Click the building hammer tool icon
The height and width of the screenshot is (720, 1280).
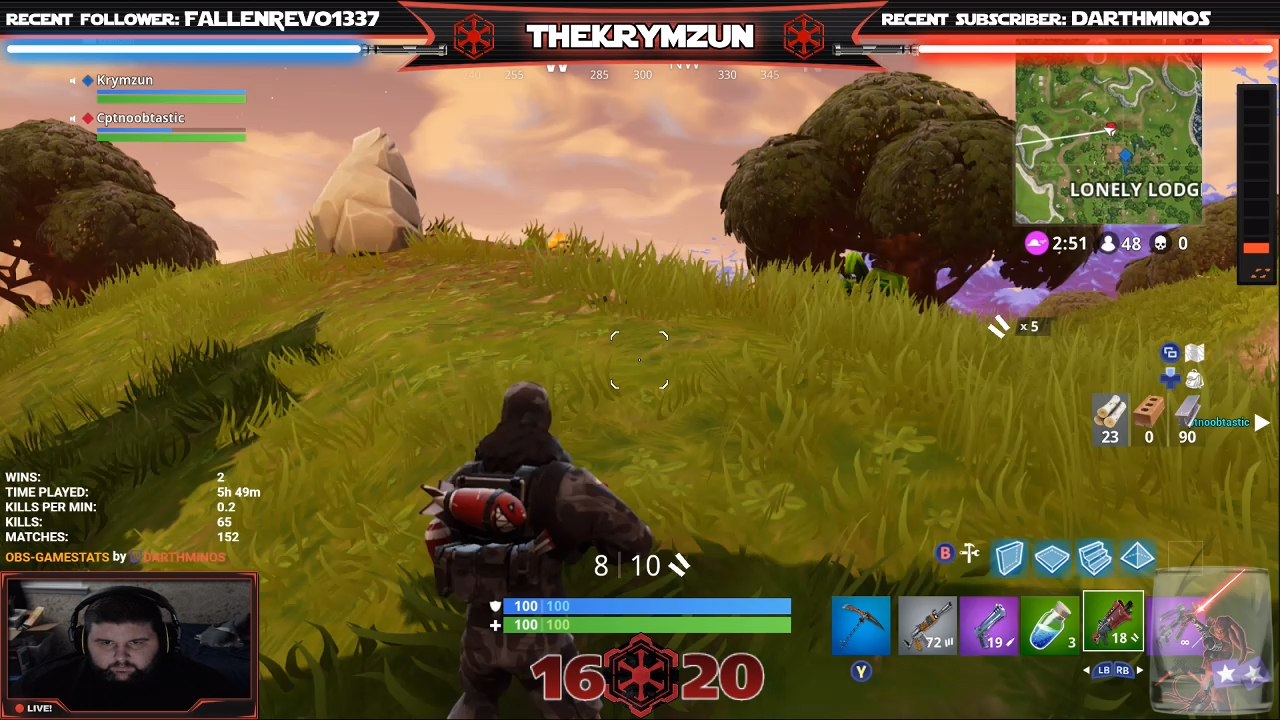(x=969, y=552)
